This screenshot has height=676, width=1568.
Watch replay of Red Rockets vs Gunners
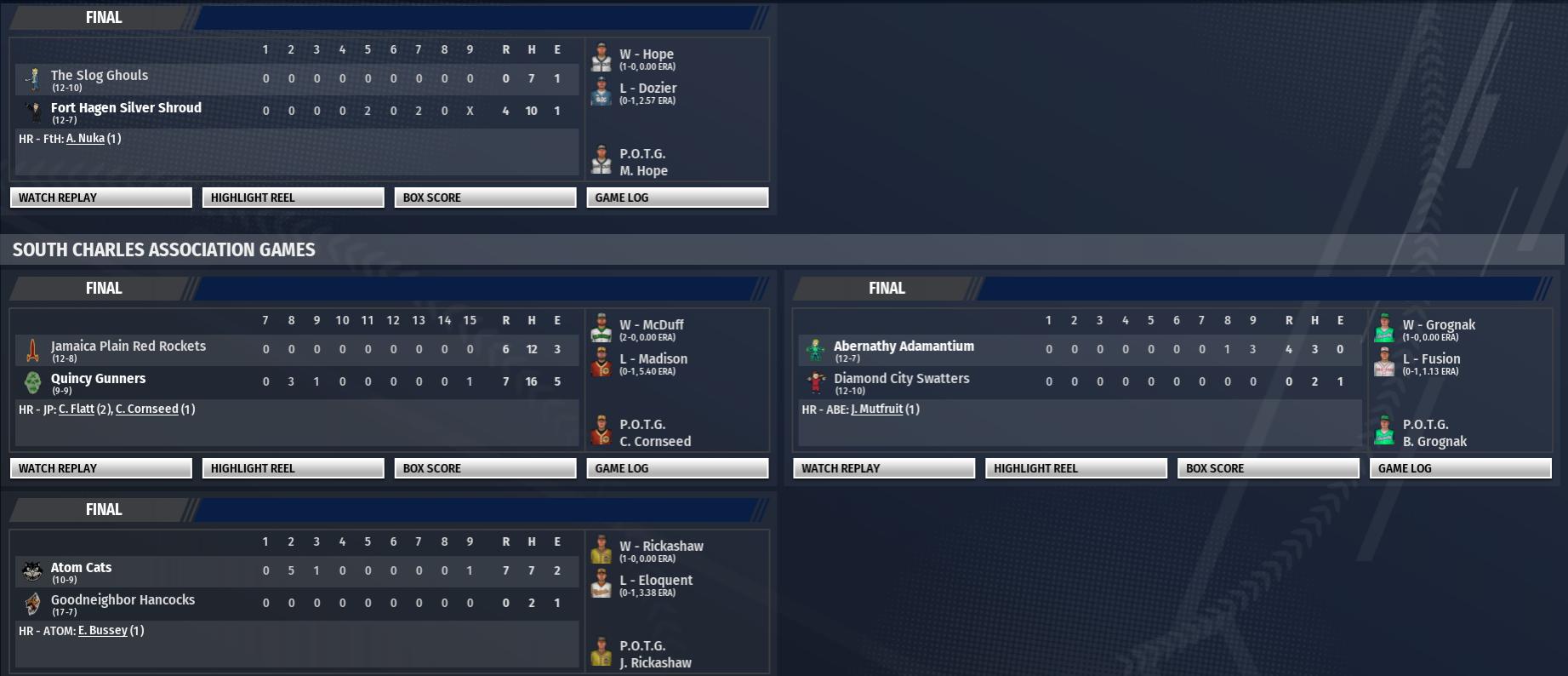tap(100, 468)
